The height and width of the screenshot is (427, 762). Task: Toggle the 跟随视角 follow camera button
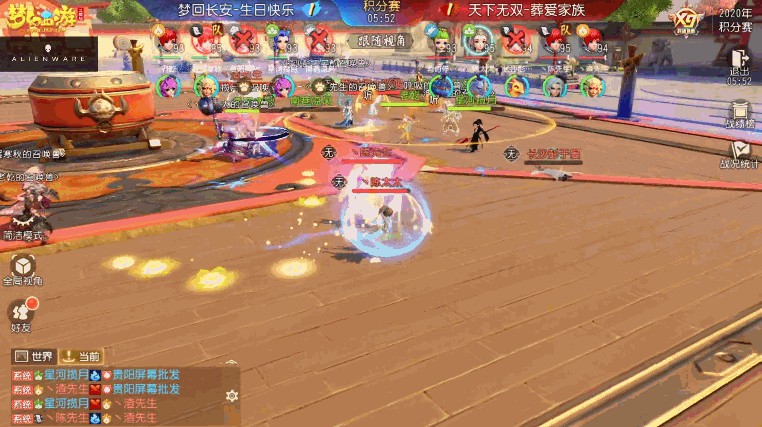pyautogui.click(x=381, y=41)
